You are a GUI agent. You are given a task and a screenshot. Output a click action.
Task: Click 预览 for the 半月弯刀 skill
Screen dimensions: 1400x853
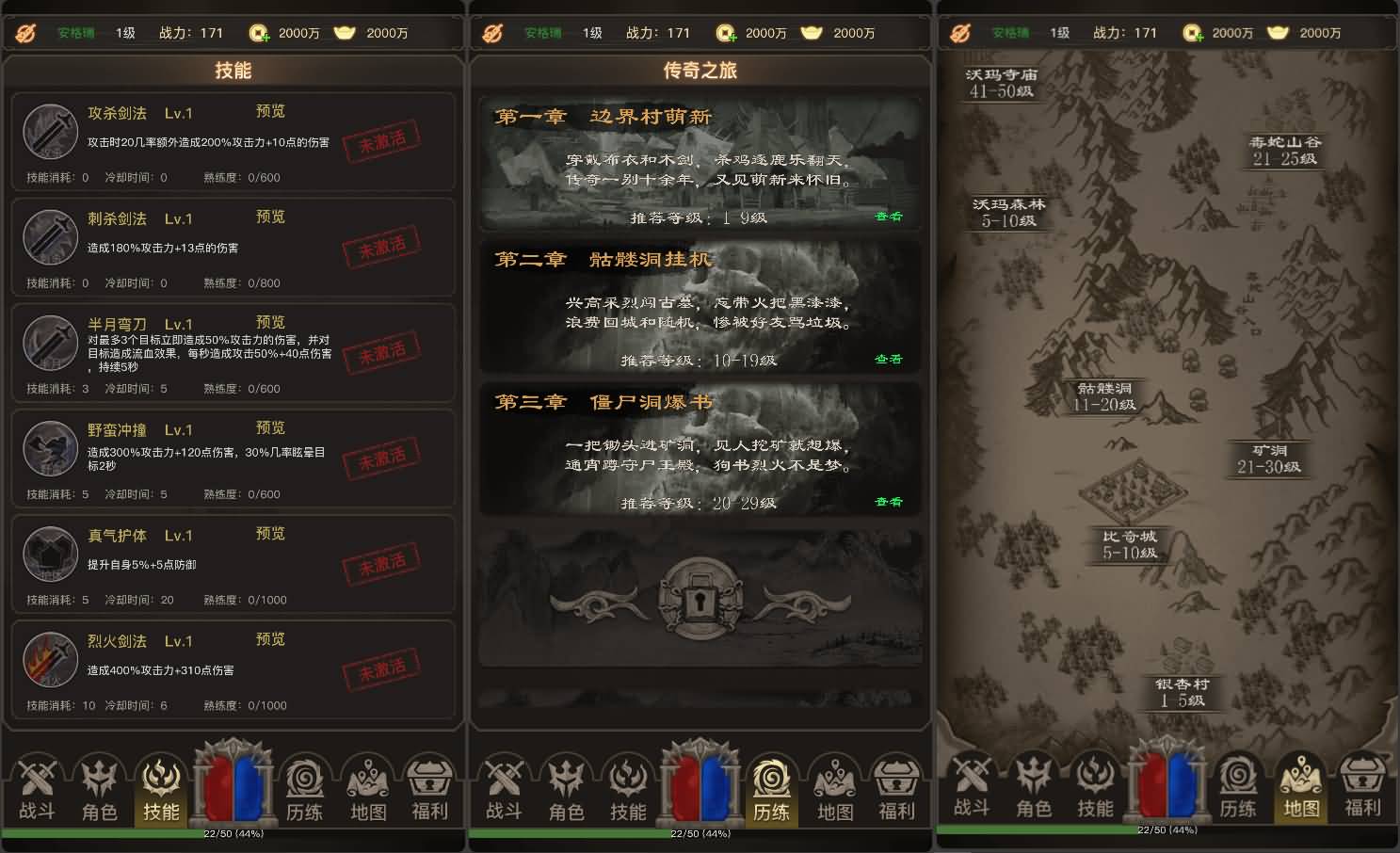pos(270,322)
